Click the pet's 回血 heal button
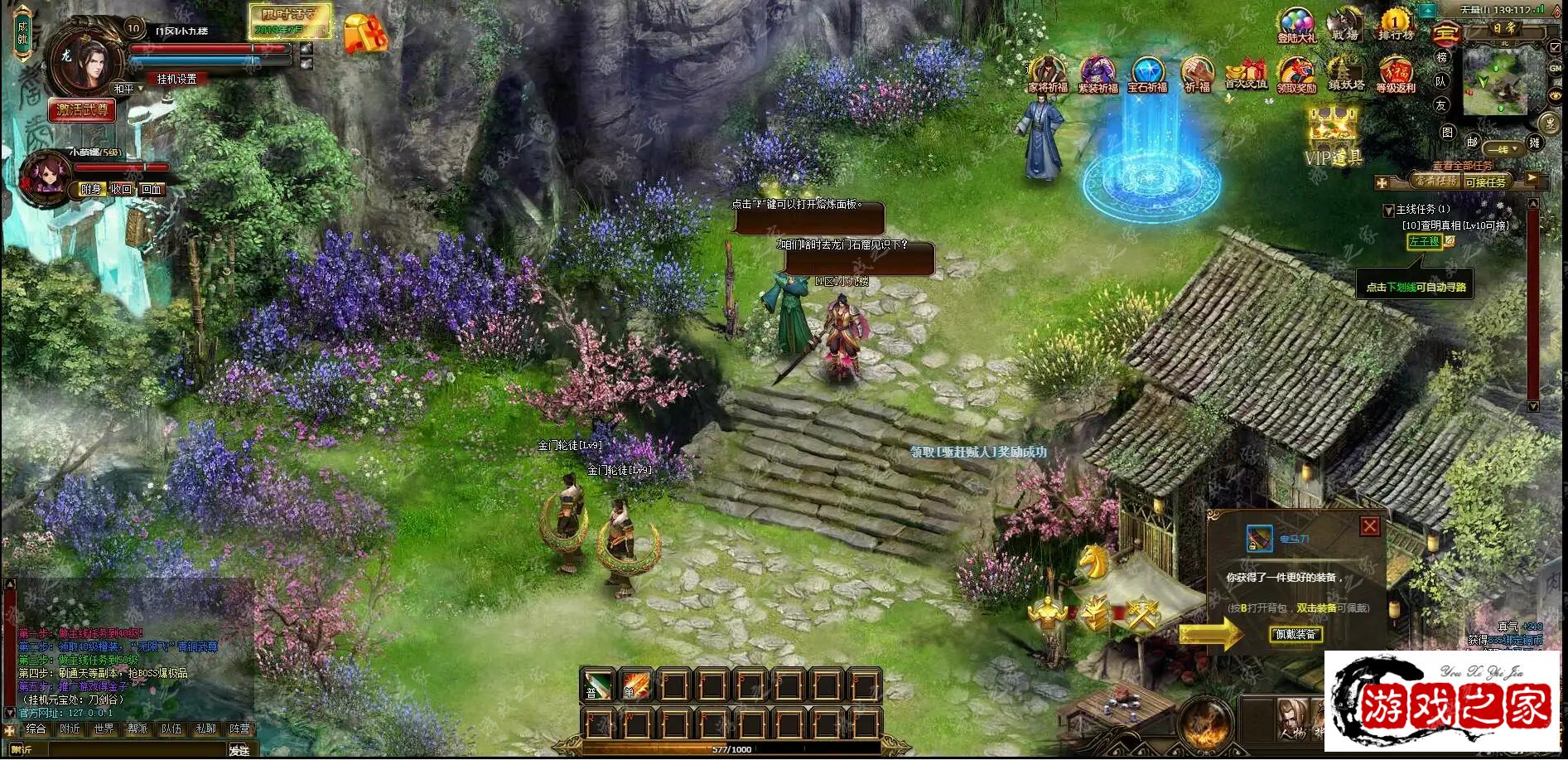Screen dimensions: 1568x760 click(x=151, y=189)
